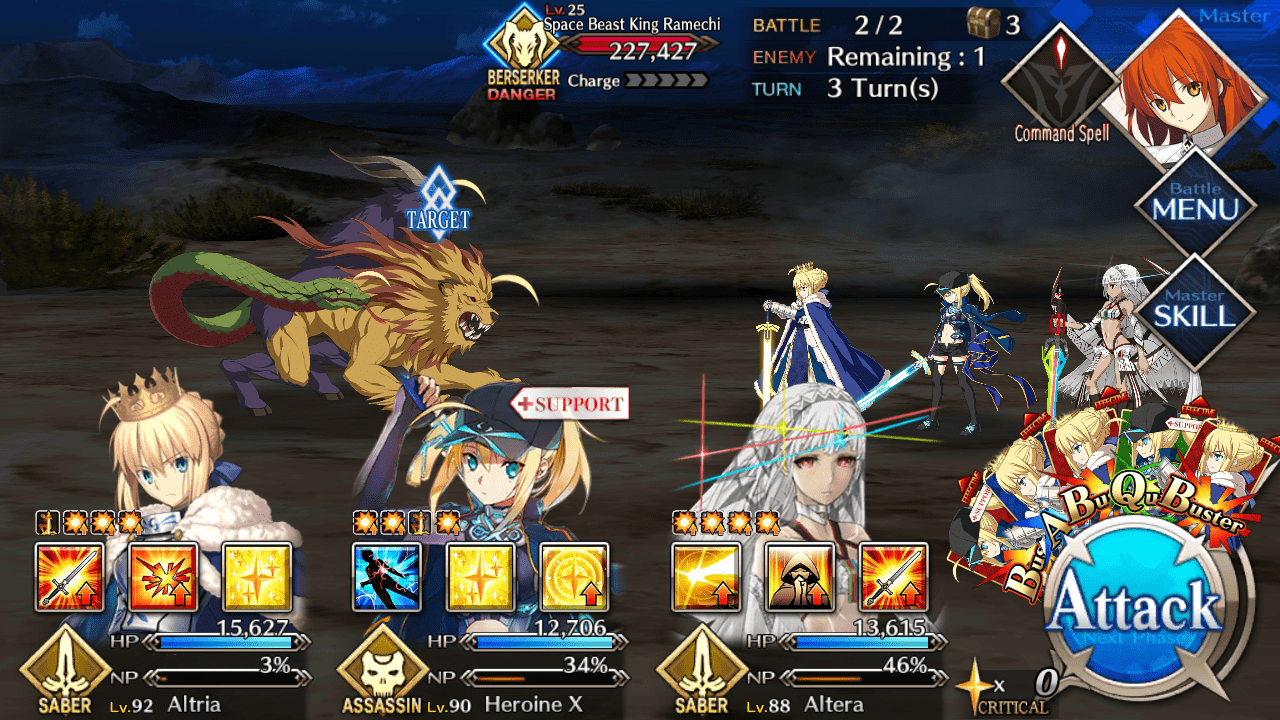Screen dimensions: 1280x720
Task: Trigger Altera's sword attack-up skill
Action: [894, 577]
